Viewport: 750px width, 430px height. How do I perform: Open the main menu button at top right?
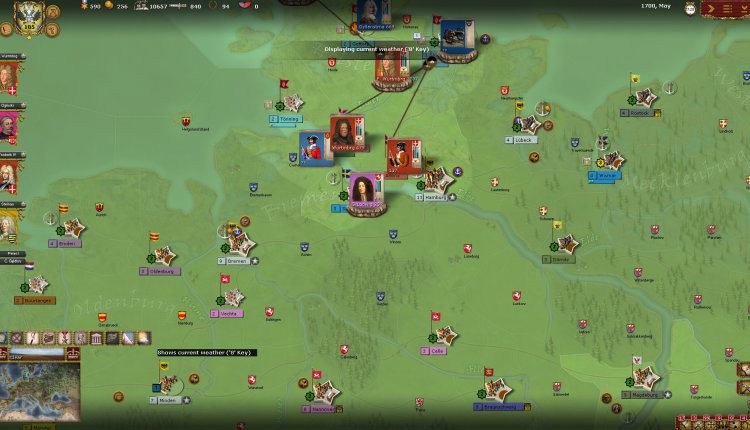[723, 9]
